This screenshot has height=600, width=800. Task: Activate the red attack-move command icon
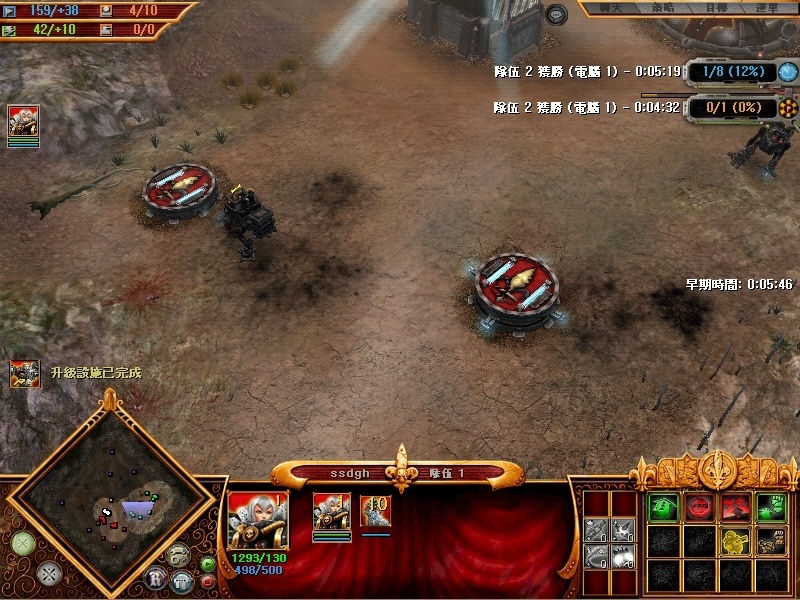[x=736, y=507]
